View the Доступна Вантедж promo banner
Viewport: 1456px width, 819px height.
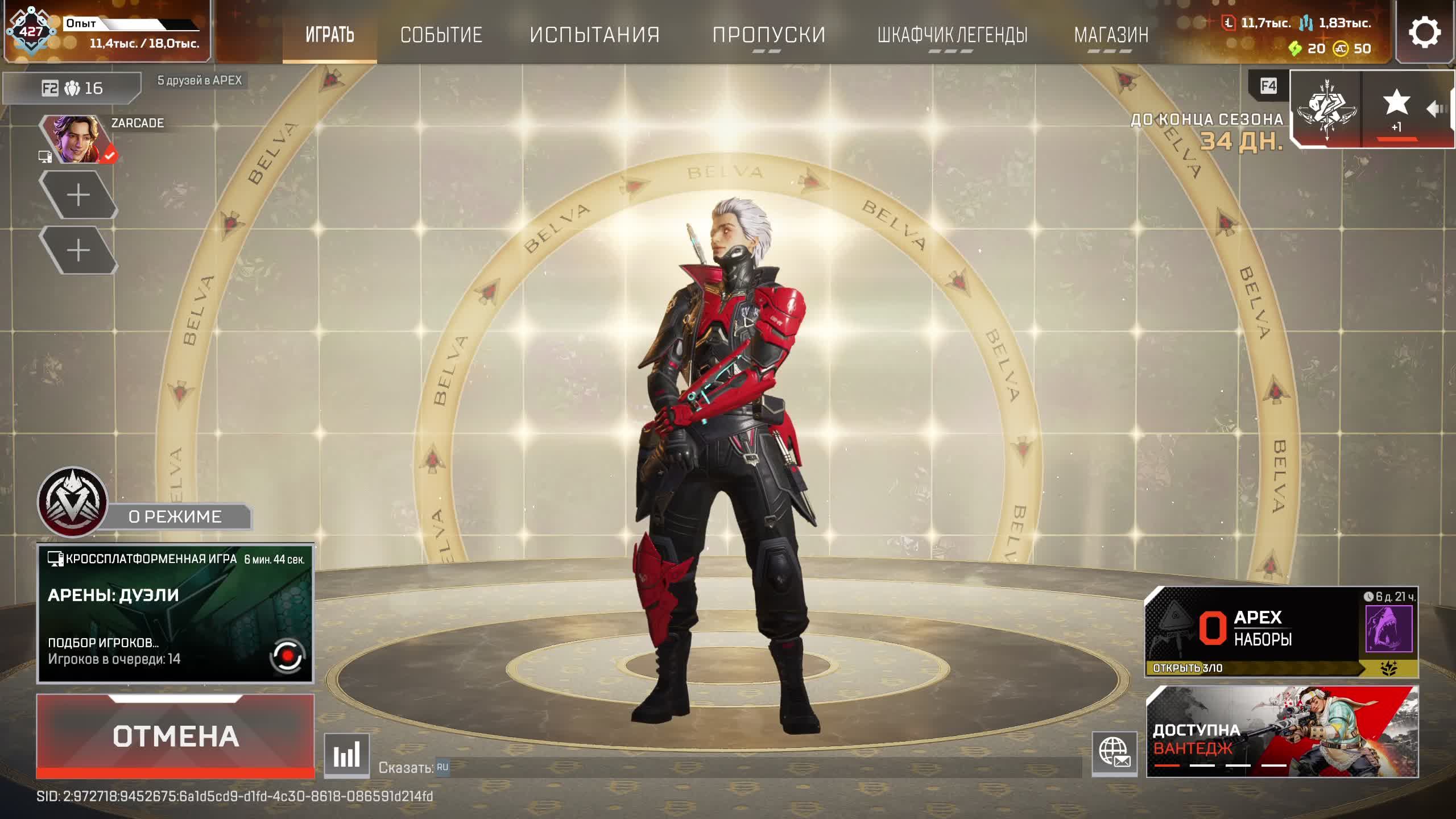[1281, 731]
